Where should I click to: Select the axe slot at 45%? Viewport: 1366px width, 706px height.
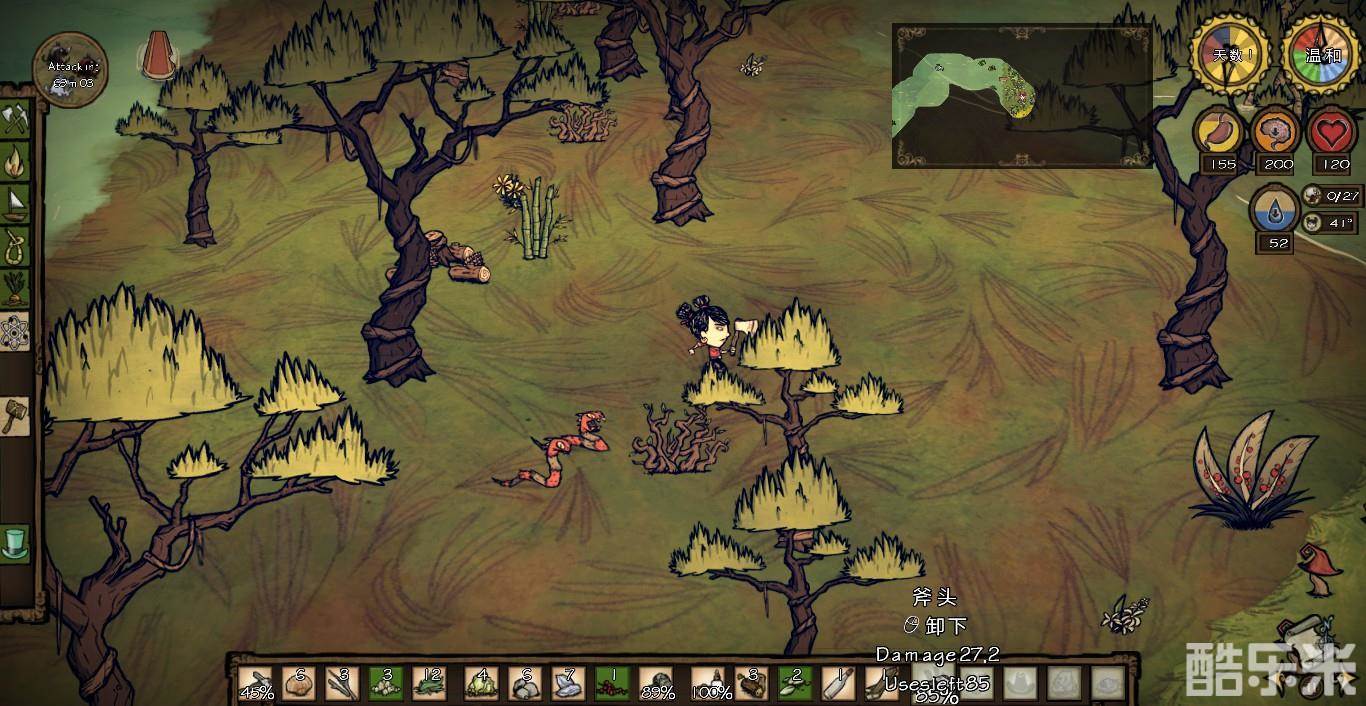(x=257, y=683)
